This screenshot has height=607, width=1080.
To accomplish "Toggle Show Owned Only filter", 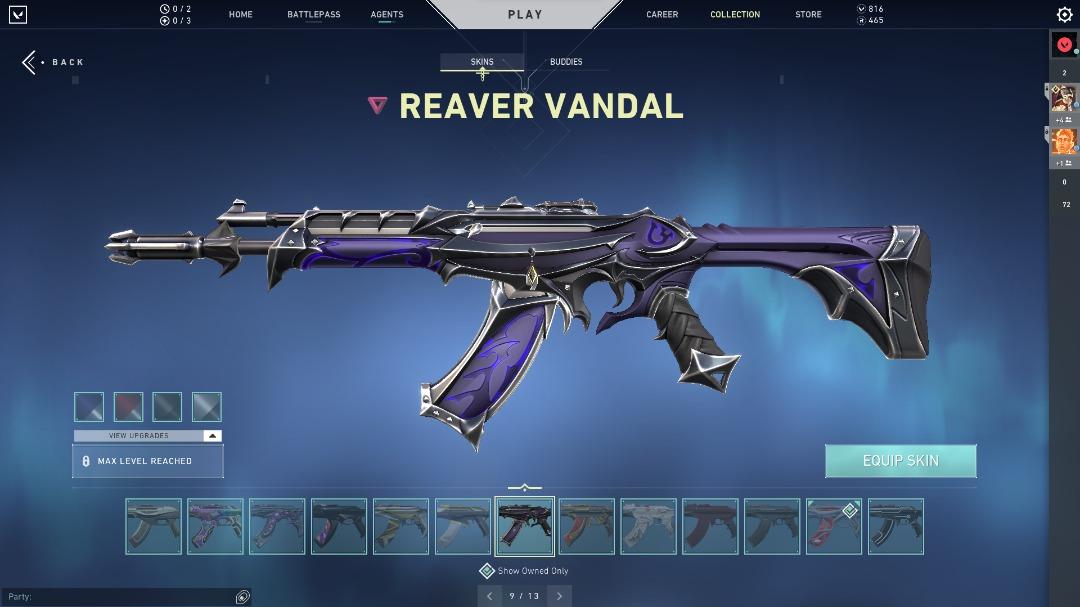I will pos(487,571).
